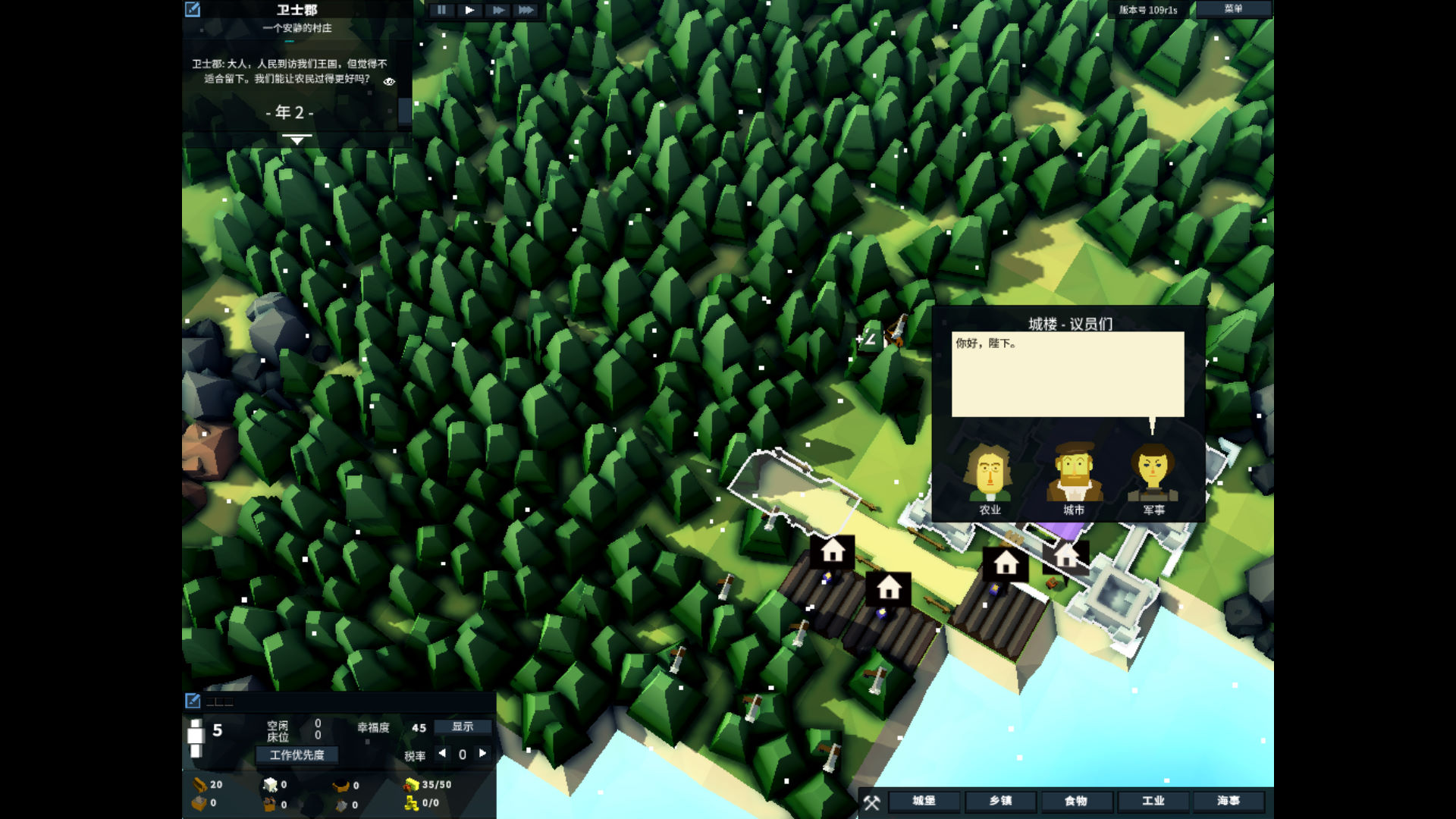Viewport: 1456px width, 819px height.
Task: Decrease the 税率 tax rate
Action: click(442, 753)
